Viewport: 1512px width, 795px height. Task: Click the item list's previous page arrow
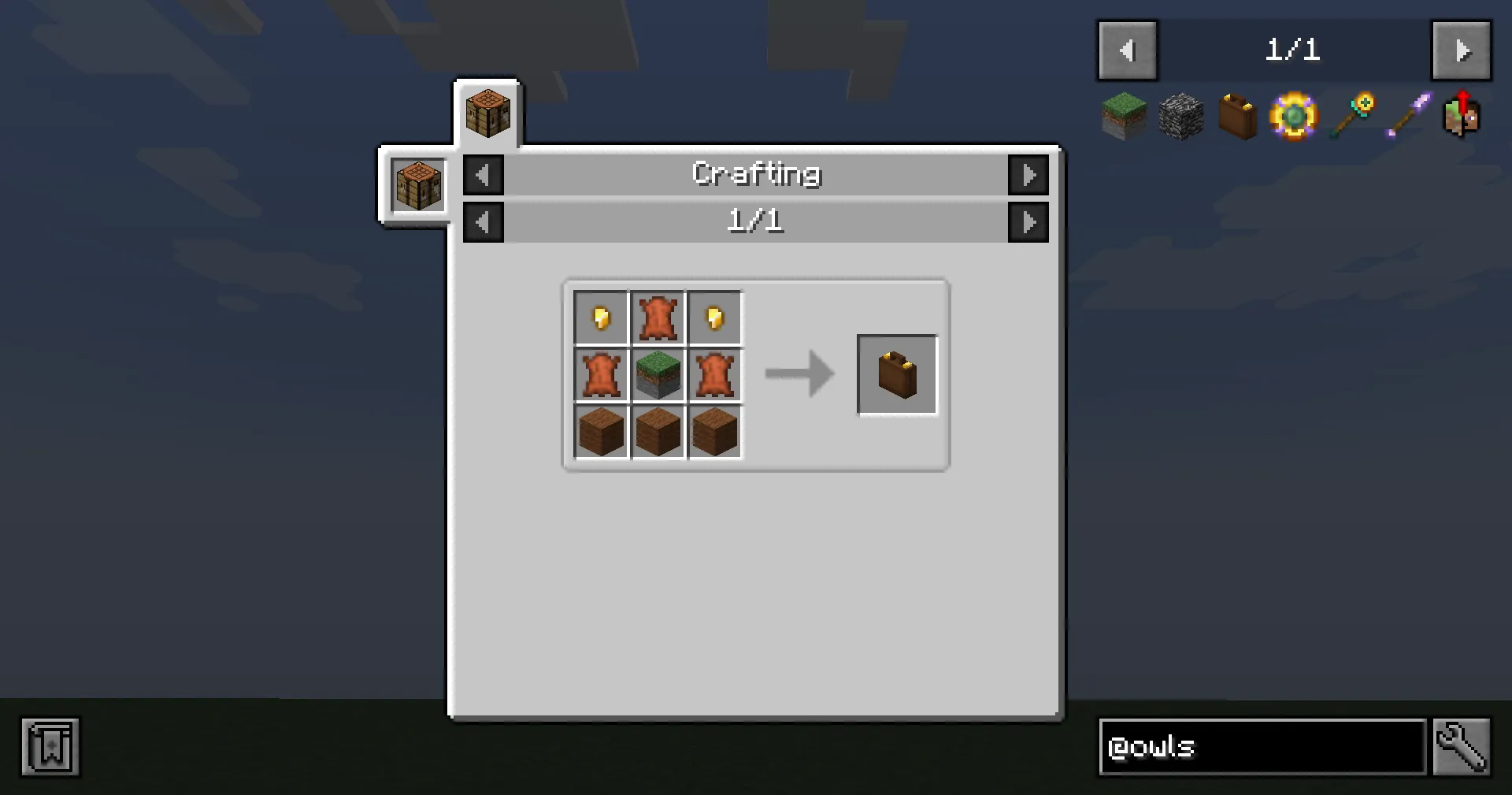[x=1127, y=50]
